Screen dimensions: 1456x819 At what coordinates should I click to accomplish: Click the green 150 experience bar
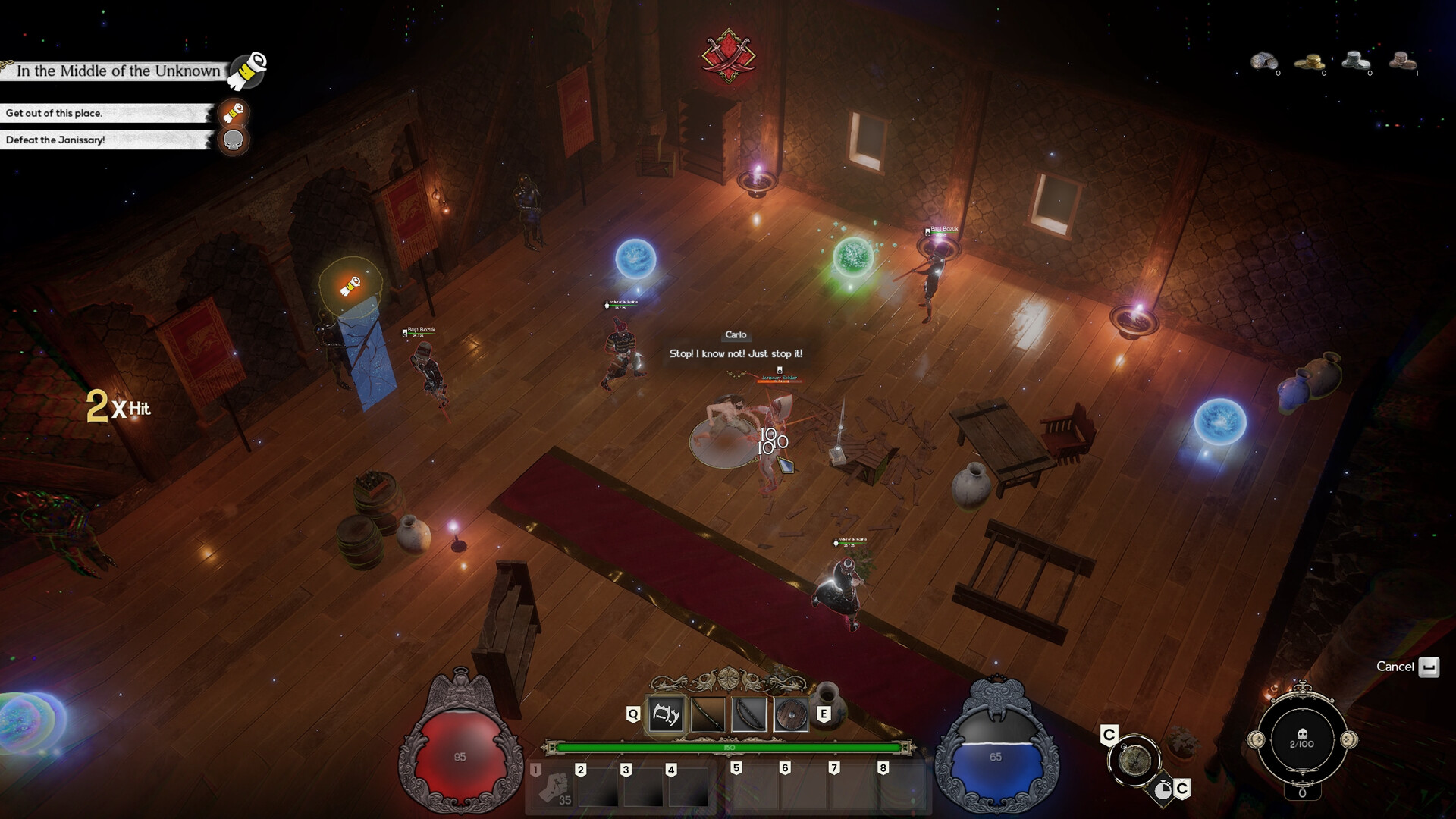(x=728, y=748)
